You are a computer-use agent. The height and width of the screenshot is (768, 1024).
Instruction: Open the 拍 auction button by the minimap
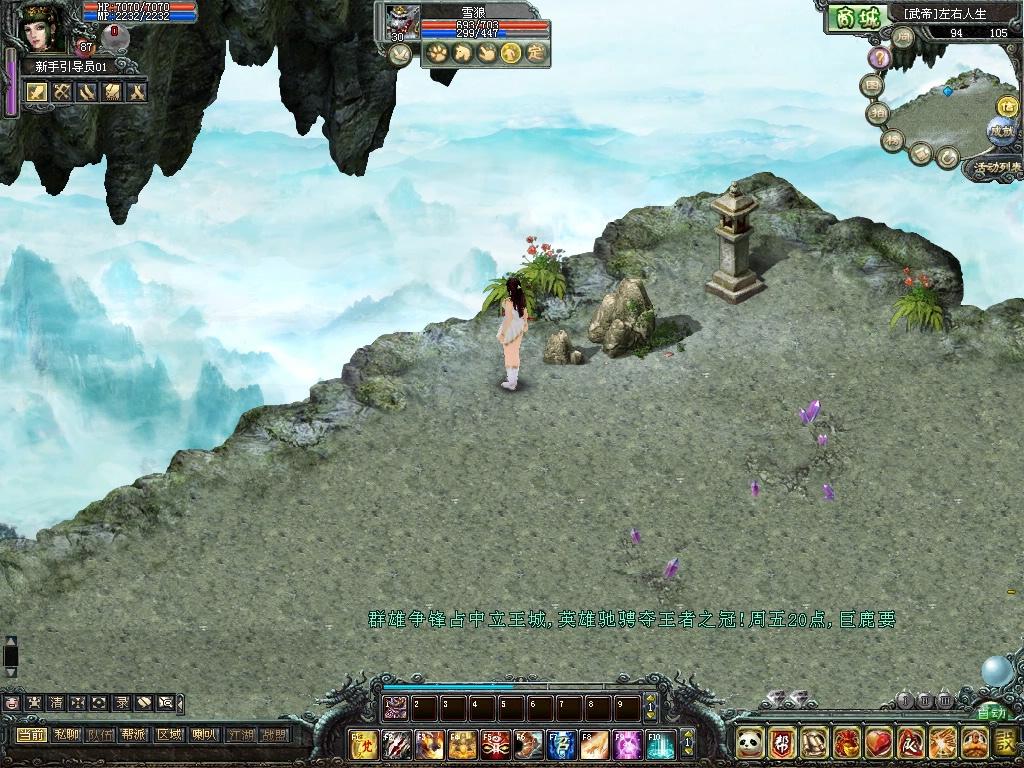click(878, 113)
